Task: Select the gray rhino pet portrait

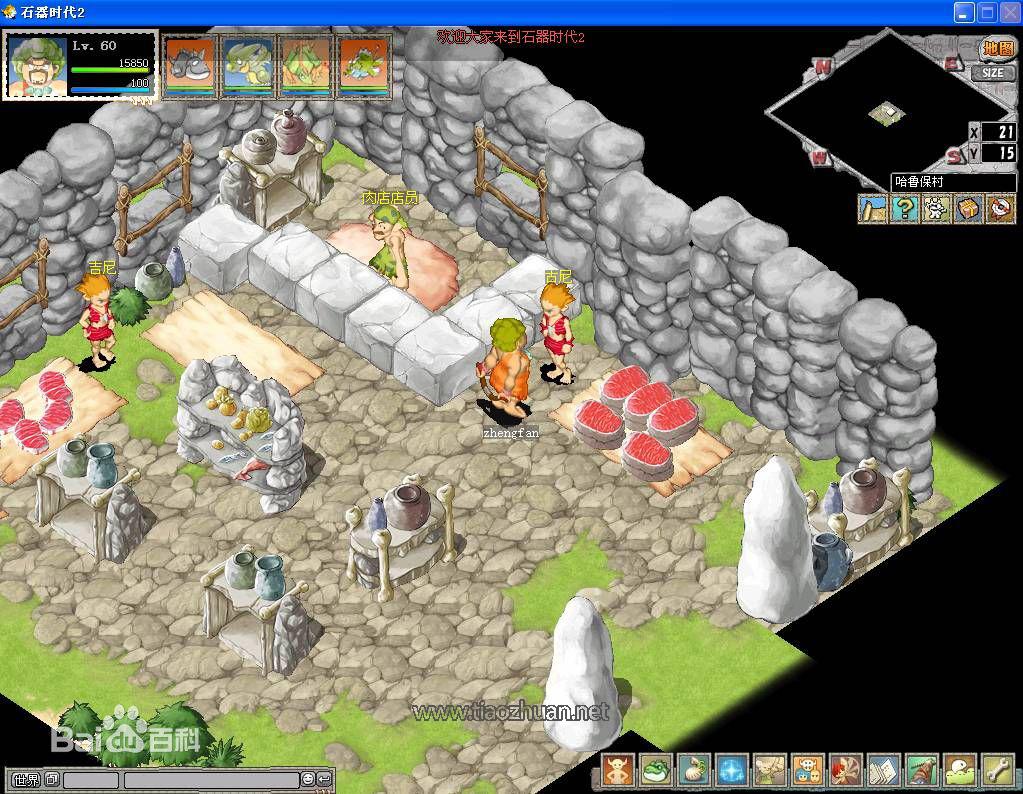Action: pyautogui.click(x=190, y=66)
